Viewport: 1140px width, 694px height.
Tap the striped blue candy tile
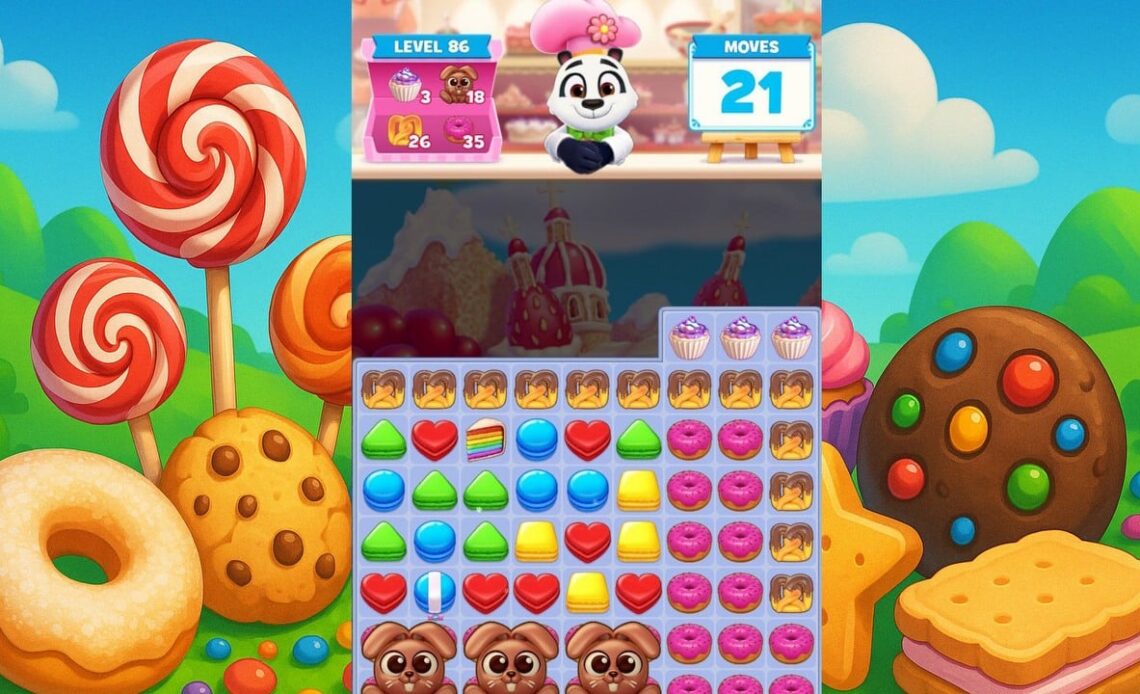[x=434, y=593]
